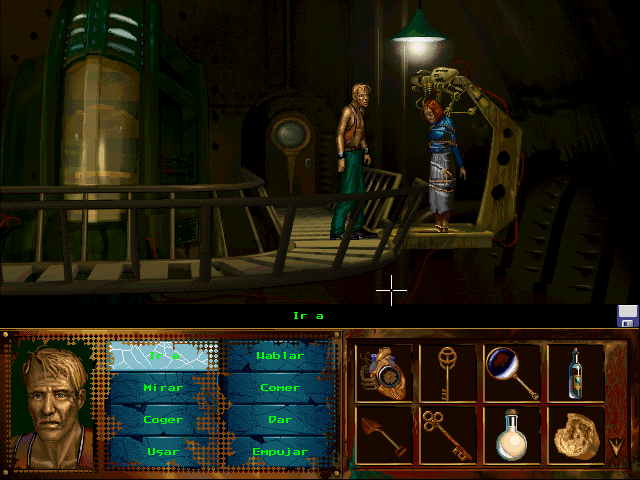Screen dimensions: 640x480
Task: Pick the 'Coger' verb
Action: pyautogui.click(x=163, y=420)
